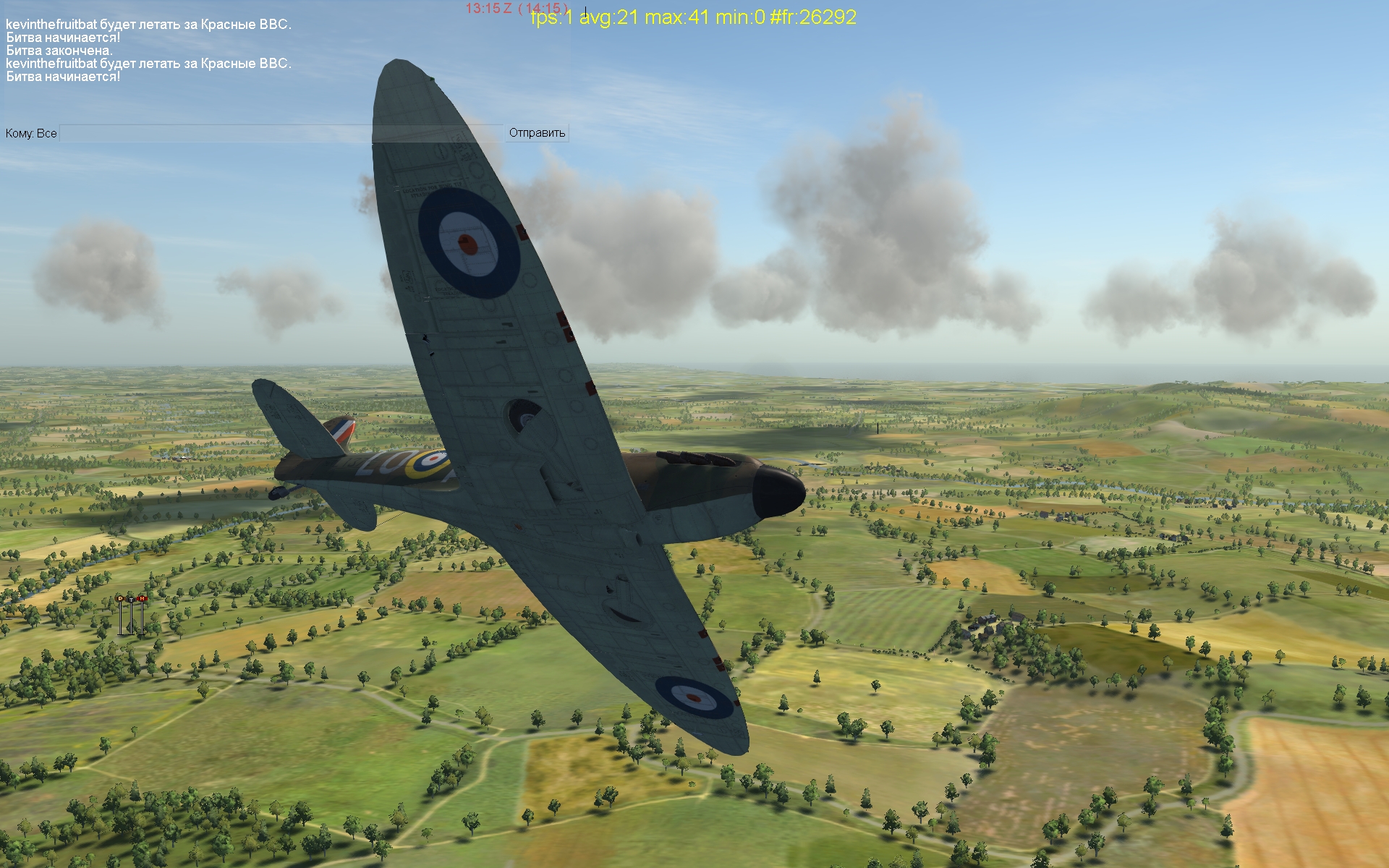Send the chat message with Отправить
1389x868 pixels.
tap(537, 133)
